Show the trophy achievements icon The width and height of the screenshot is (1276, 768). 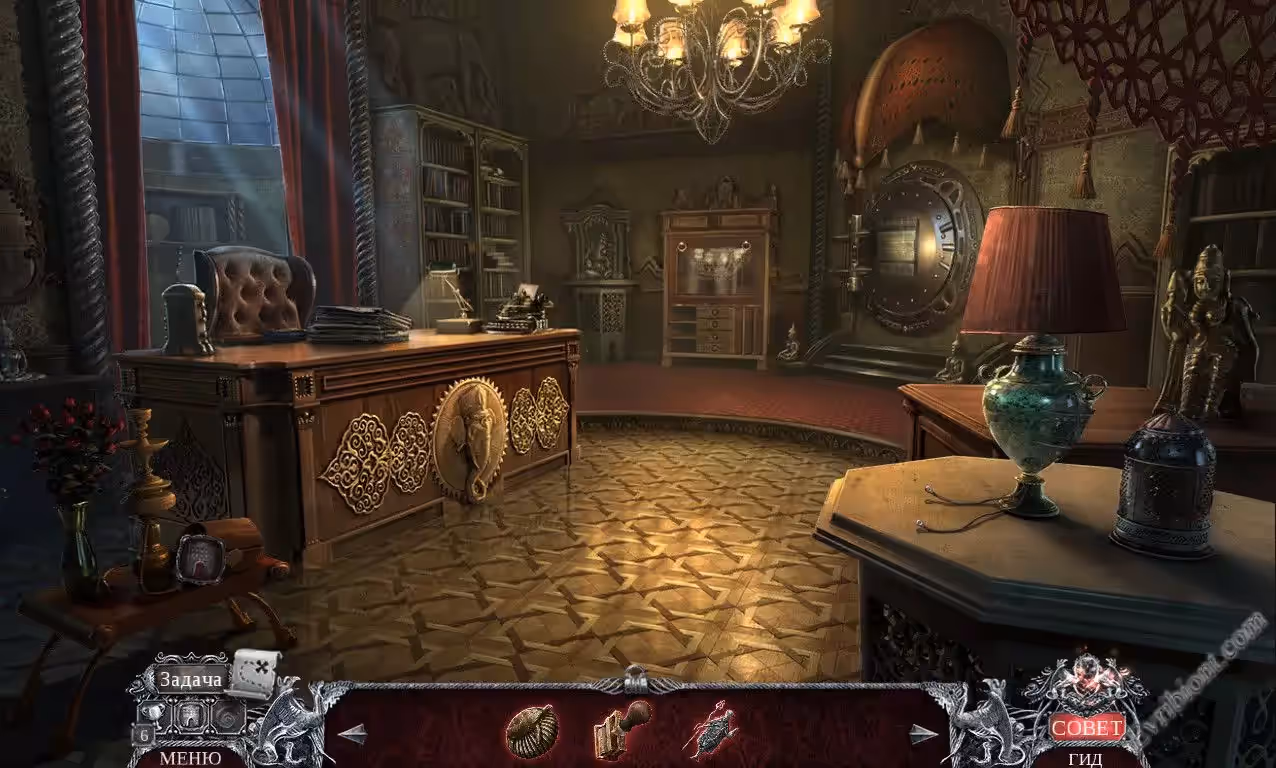pos(151,714)
